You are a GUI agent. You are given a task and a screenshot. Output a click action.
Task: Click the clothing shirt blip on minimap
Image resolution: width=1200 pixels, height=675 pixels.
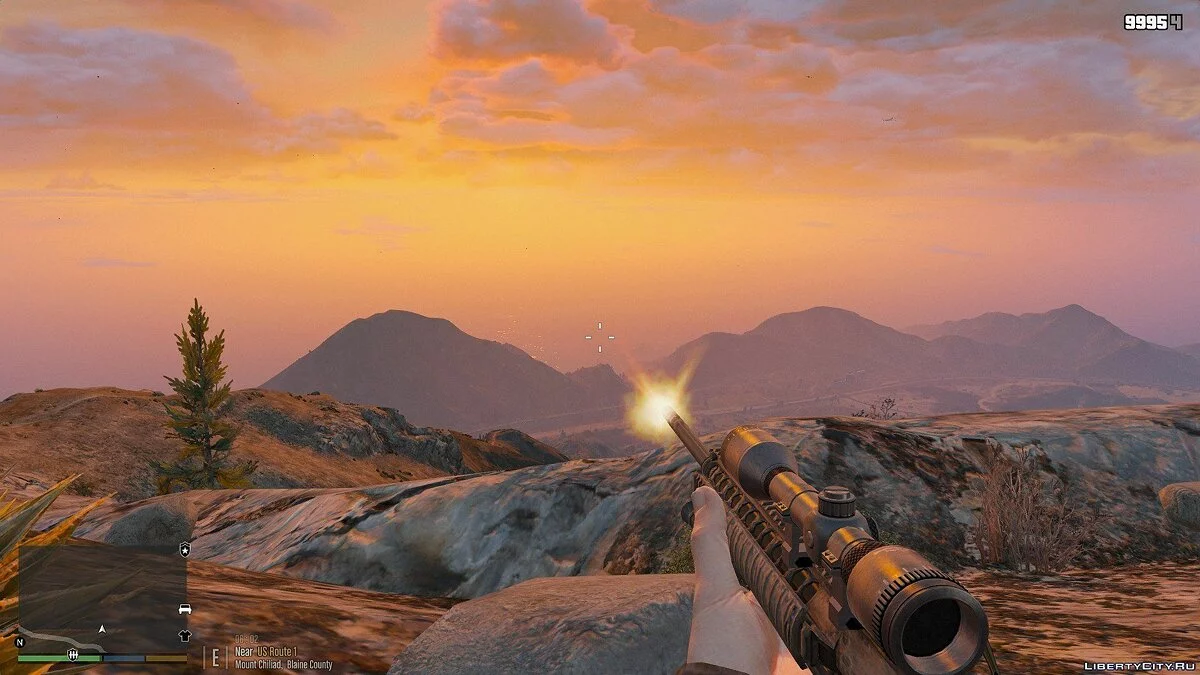pos(184,635)
